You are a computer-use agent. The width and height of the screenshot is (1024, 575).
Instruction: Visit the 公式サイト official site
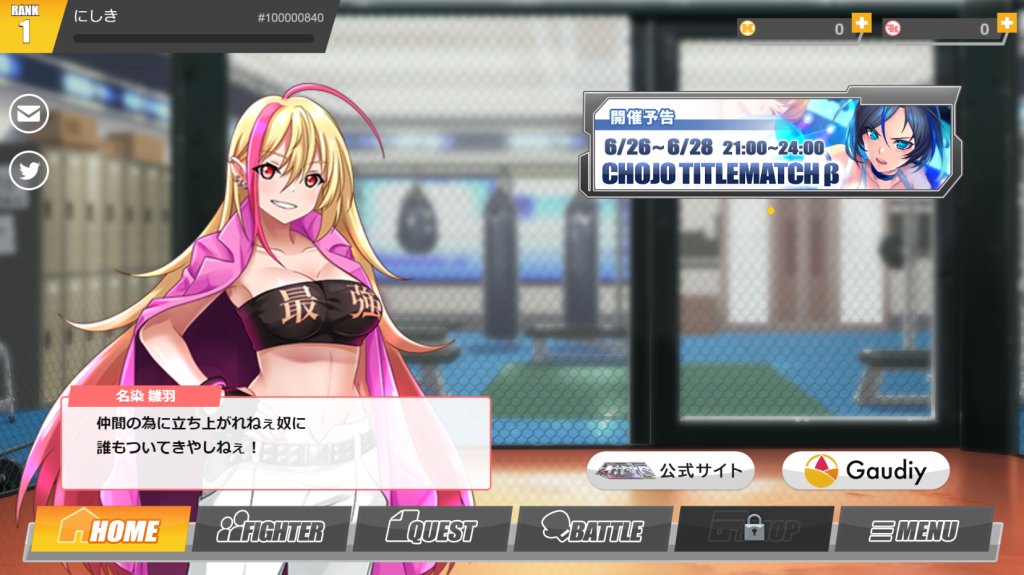(x=670, y=470)
